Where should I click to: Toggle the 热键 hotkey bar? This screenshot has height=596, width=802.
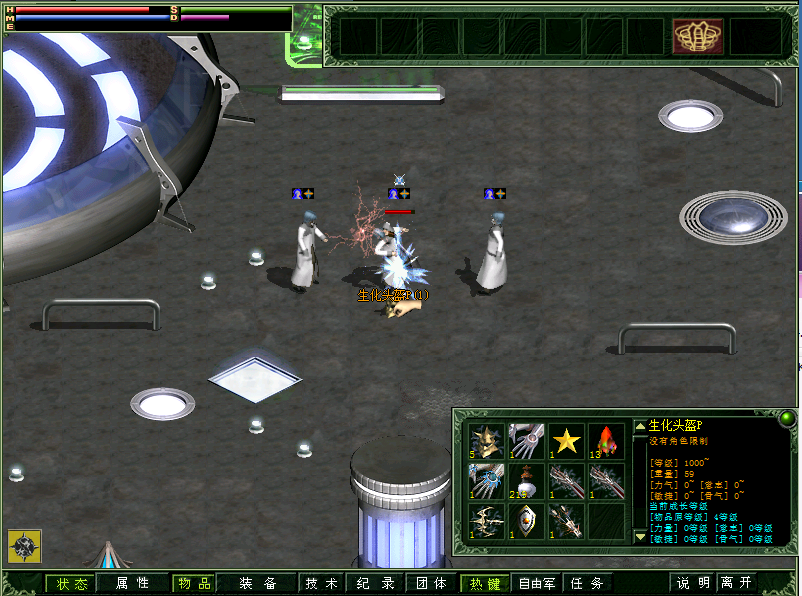pos(487,583)
